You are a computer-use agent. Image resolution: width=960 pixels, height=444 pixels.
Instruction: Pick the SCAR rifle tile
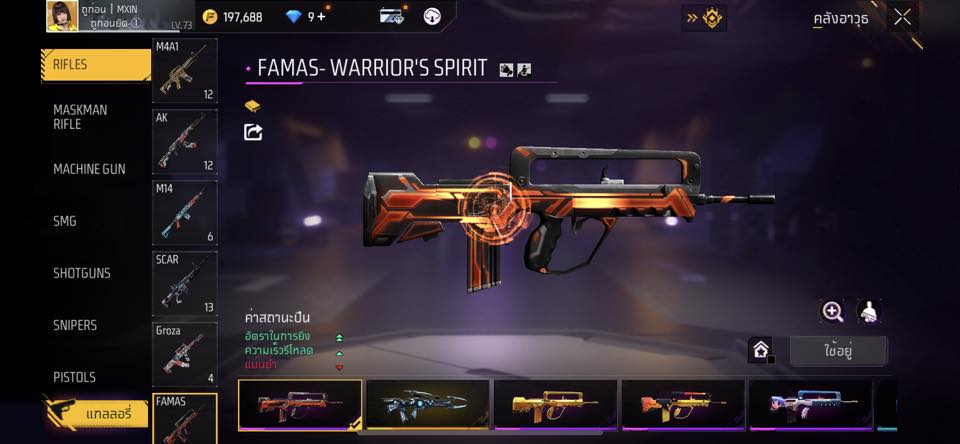184,283
